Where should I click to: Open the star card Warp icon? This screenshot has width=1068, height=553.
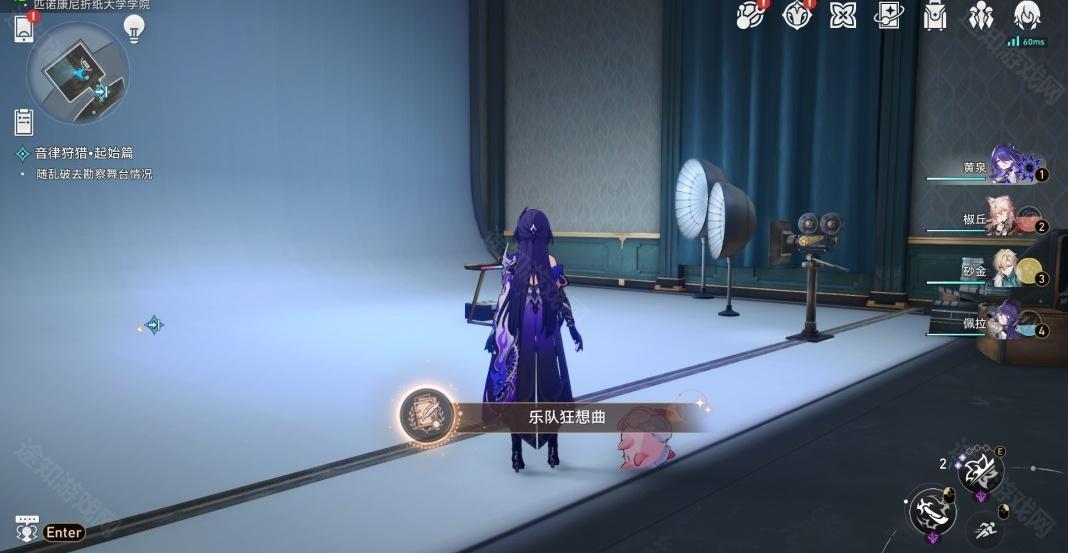887,15
